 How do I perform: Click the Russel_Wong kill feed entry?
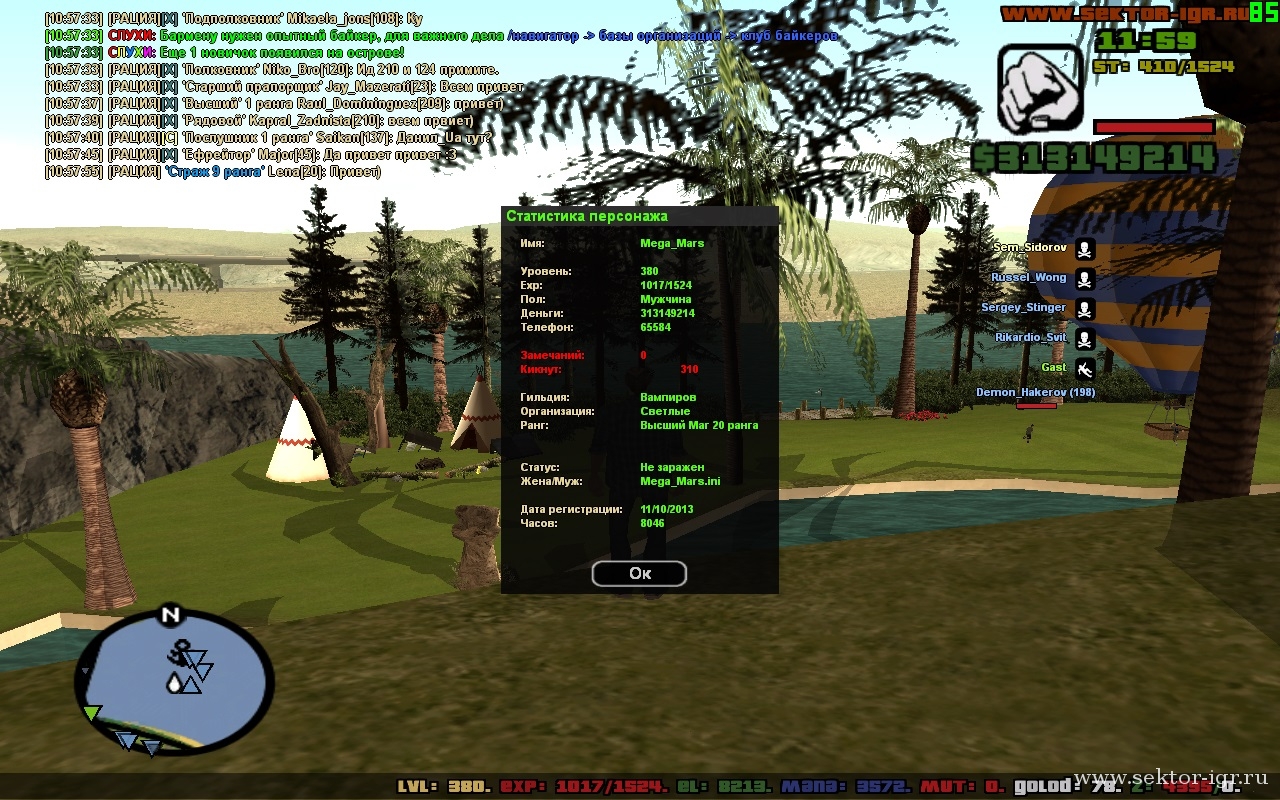coord(1029,278)
